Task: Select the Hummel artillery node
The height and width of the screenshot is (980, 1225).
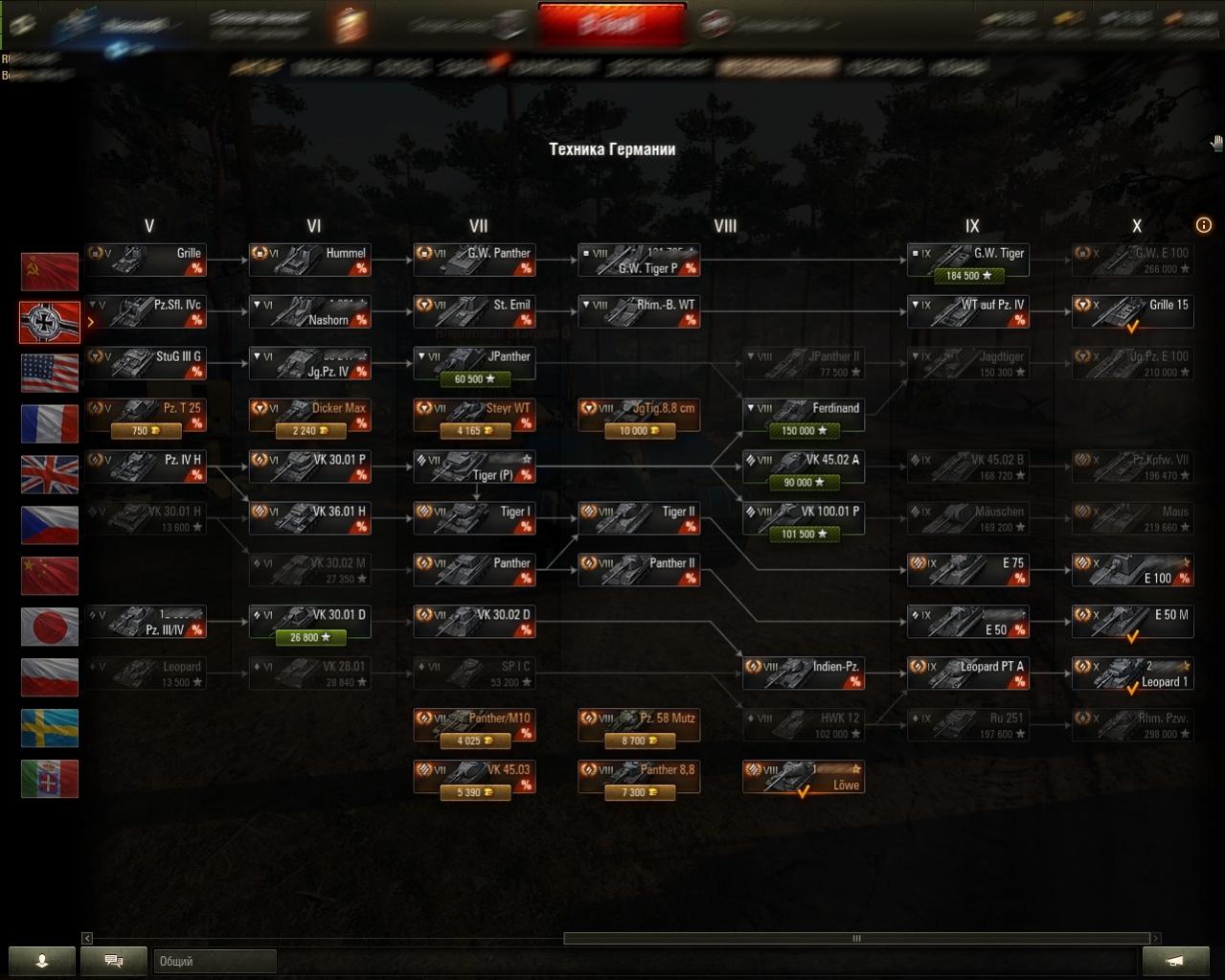Action: point(309,261)
